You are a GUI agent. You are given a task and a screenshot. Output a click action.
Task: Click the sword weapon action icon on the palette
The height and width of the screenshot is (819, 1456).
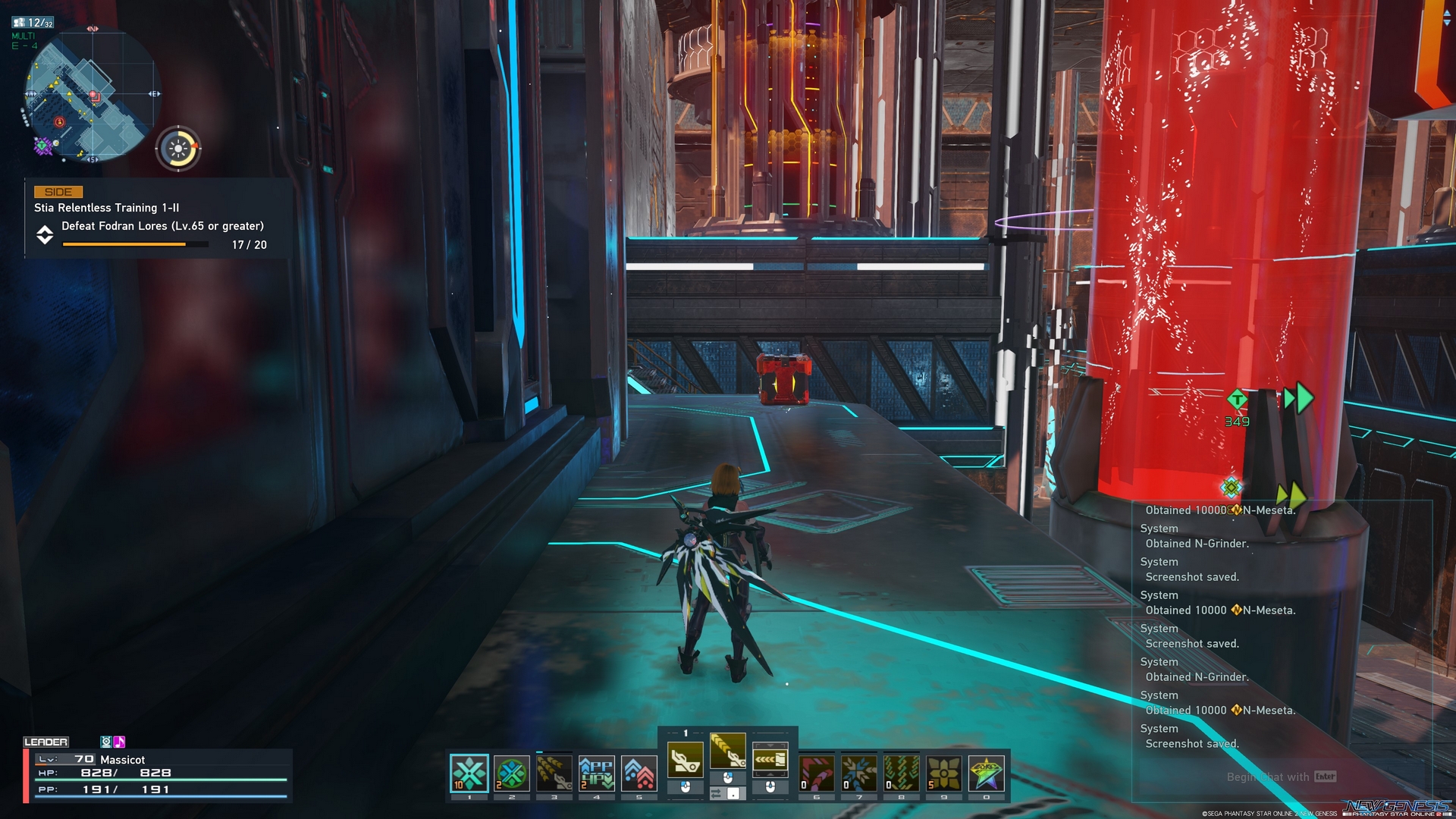pyautogui.click(x=686, y=758)
